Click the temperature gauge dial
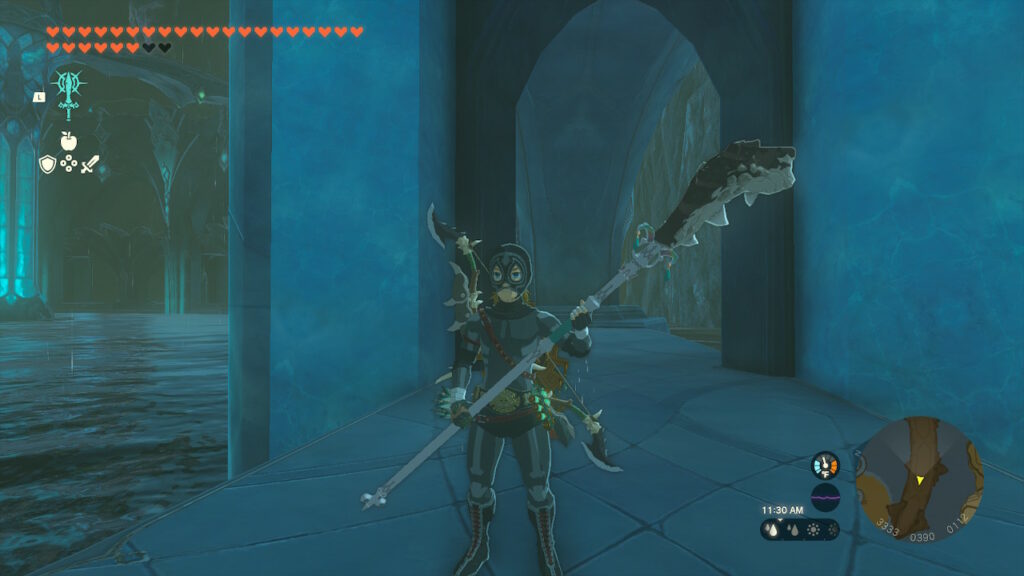Image resolution: width=1024 pixels, height=576 pixels. [825, 465]
